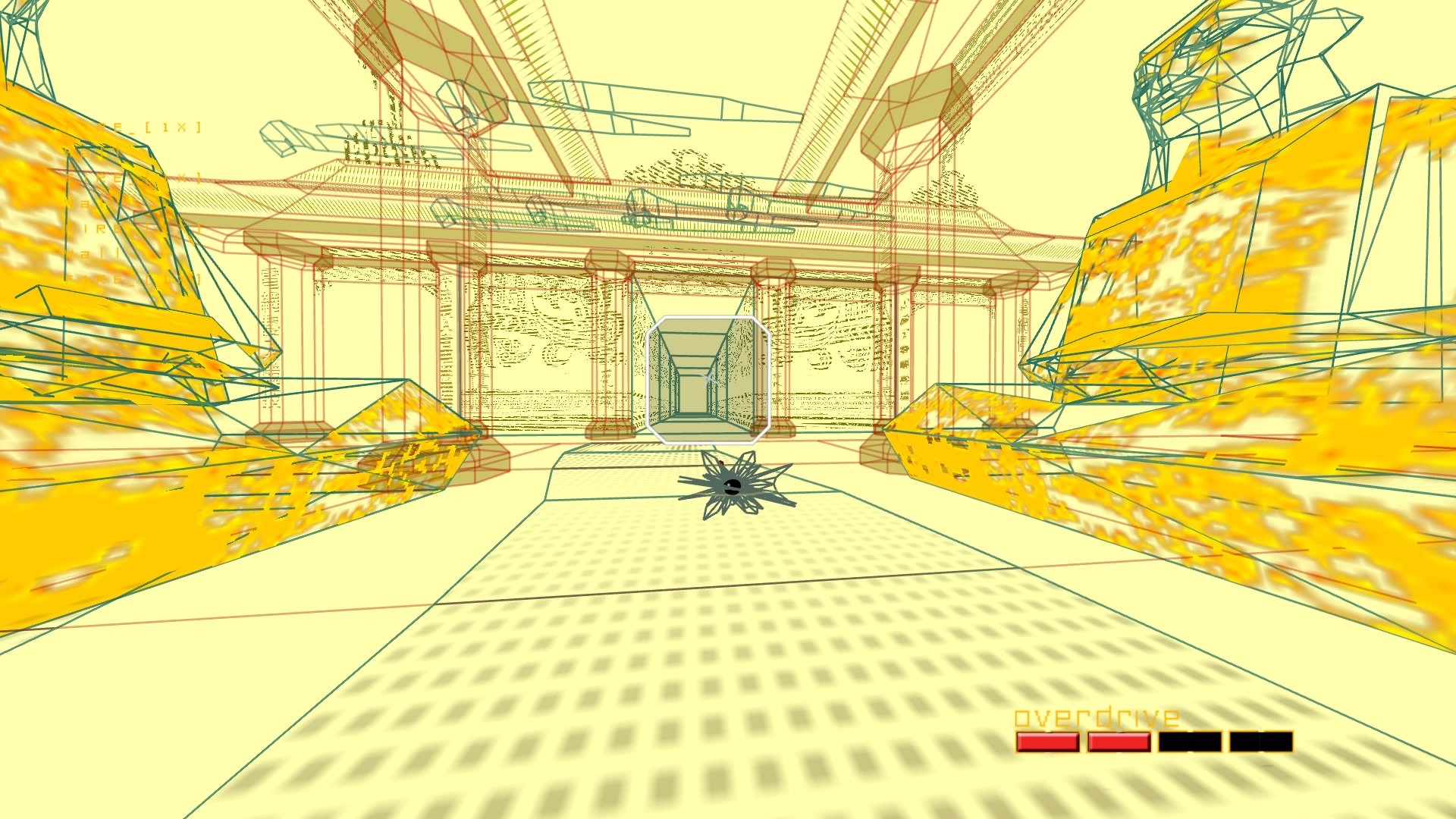Select the first empty black overdrive slot
This screenshot has height=819, width=1456.
[x=1189, y=741]
